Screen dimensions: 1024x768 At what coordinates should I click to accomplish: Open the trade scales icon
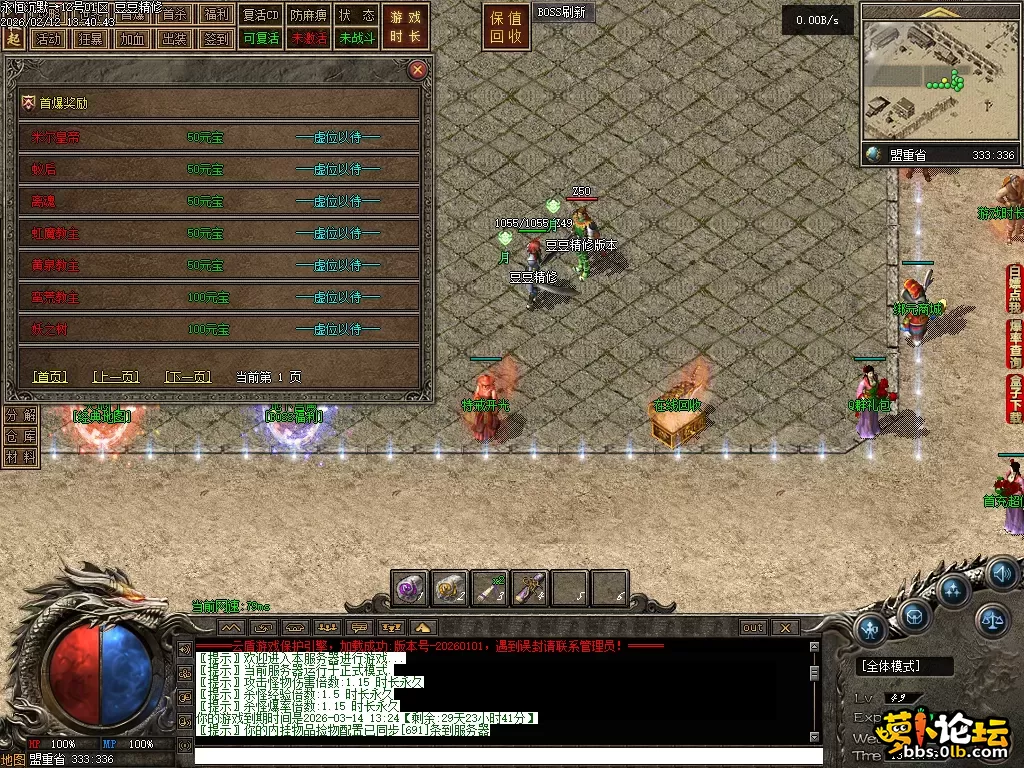[992, 620]
